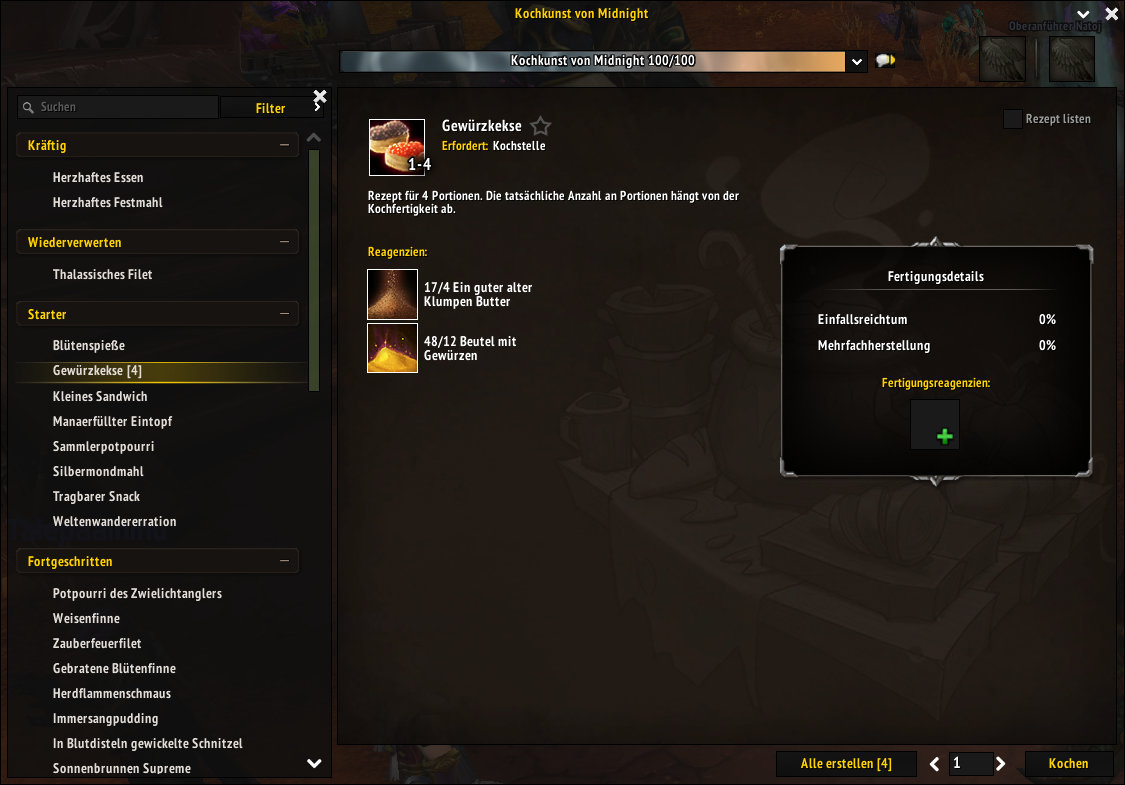Toggle the Rezept listen checkbox
This screenshot has height=785, width=1125.
(1013, 119)
